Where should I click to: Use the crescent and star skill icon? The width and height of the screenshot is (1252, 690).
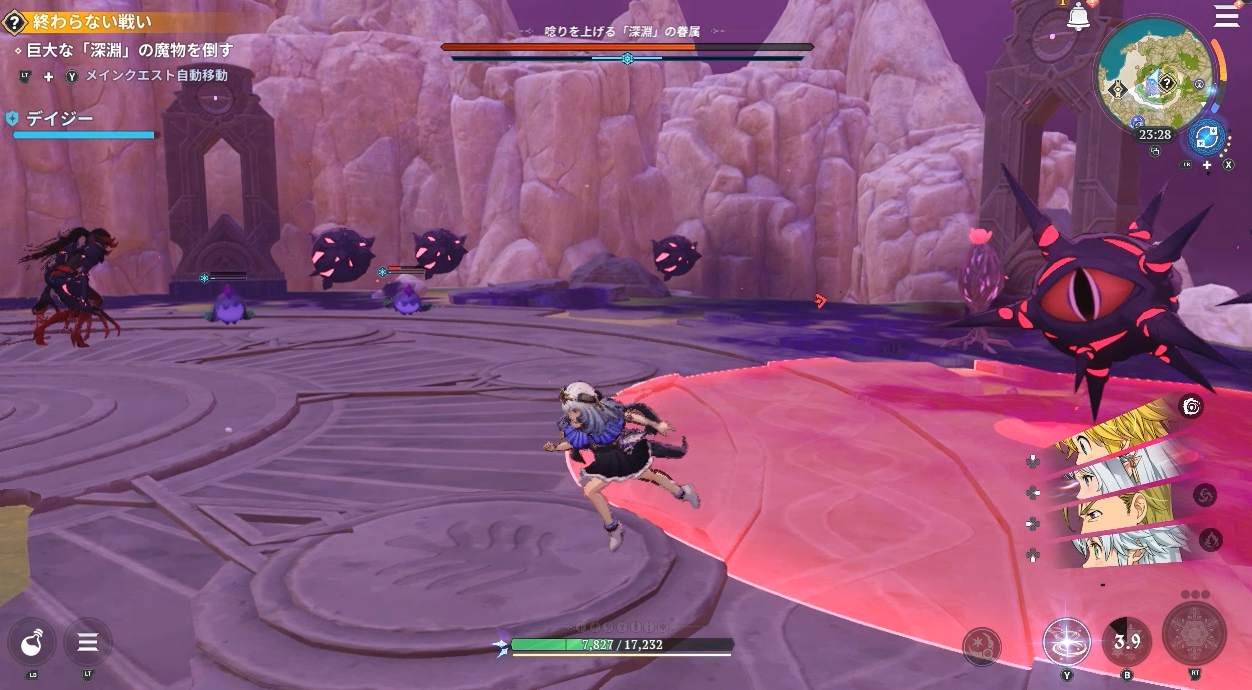click(x=982, y=647)
